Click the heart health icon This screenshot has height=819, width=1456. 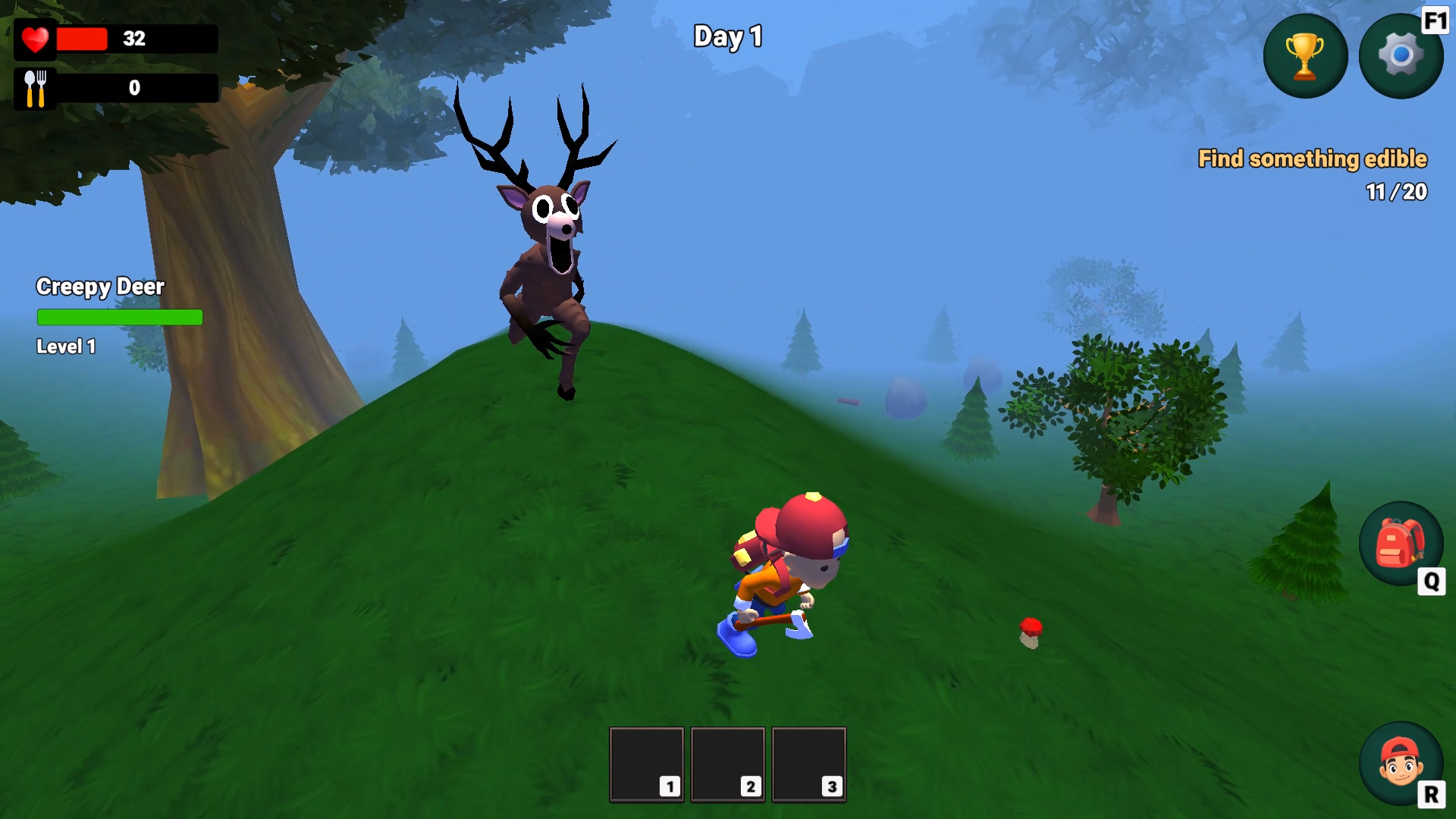tap(35, 39)
